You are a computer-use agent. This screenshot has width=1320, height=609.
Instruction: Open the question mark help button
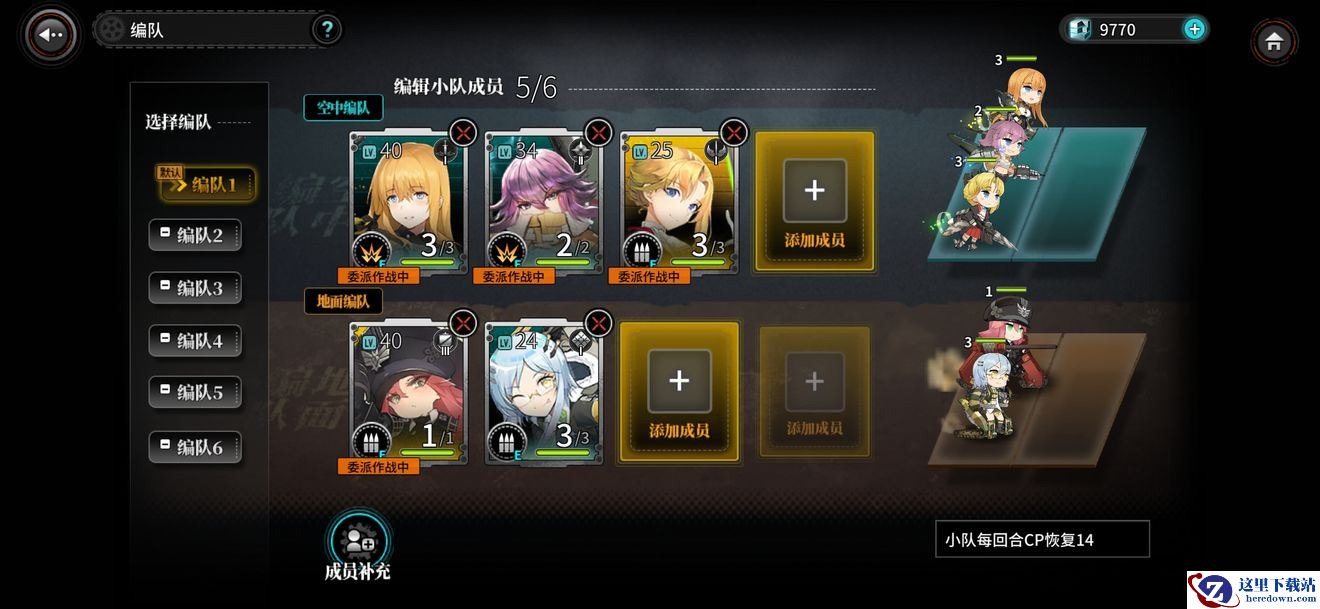coord(326,29)
